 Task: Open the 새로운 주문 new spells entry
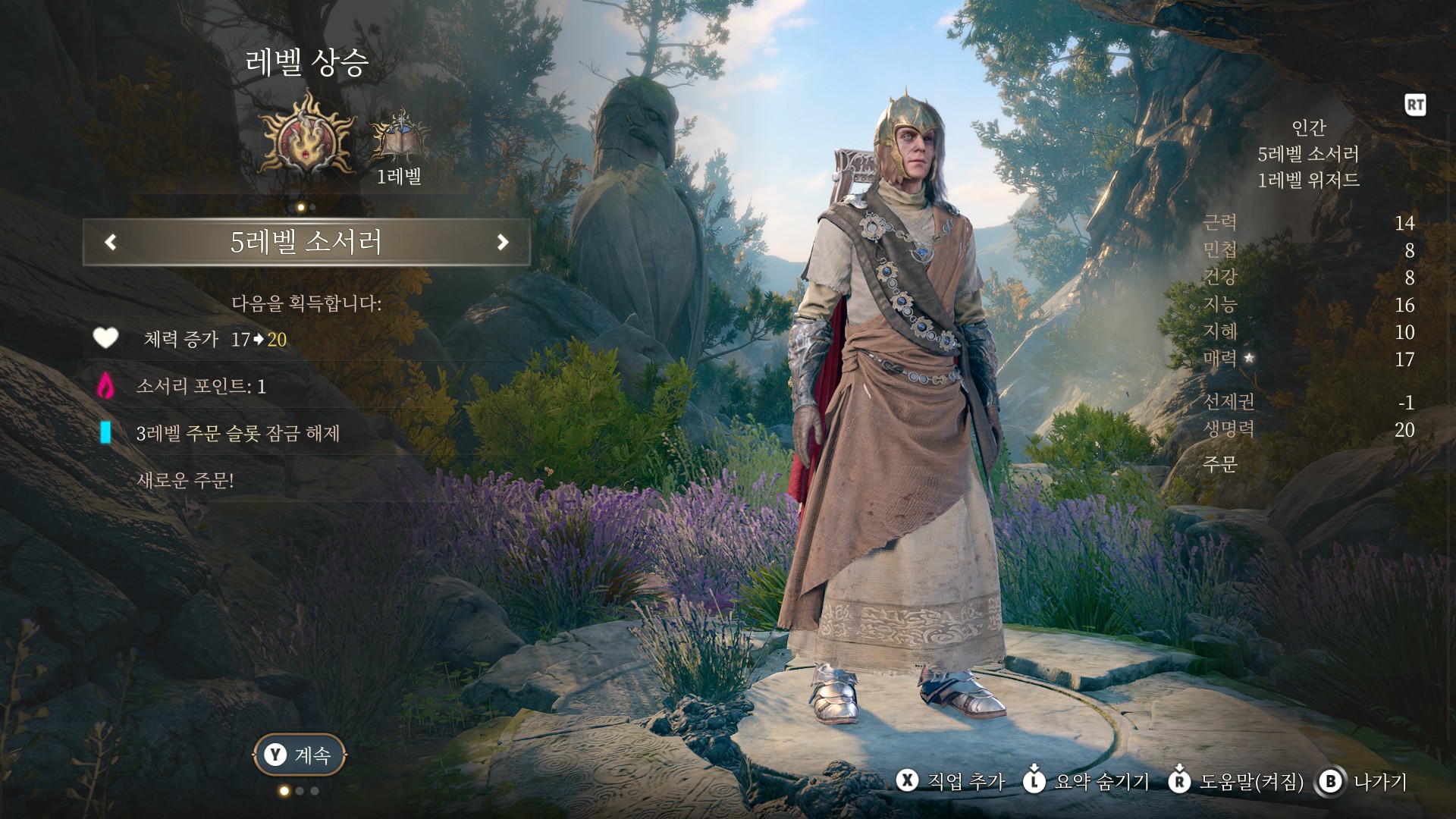[x=185, y=480]
